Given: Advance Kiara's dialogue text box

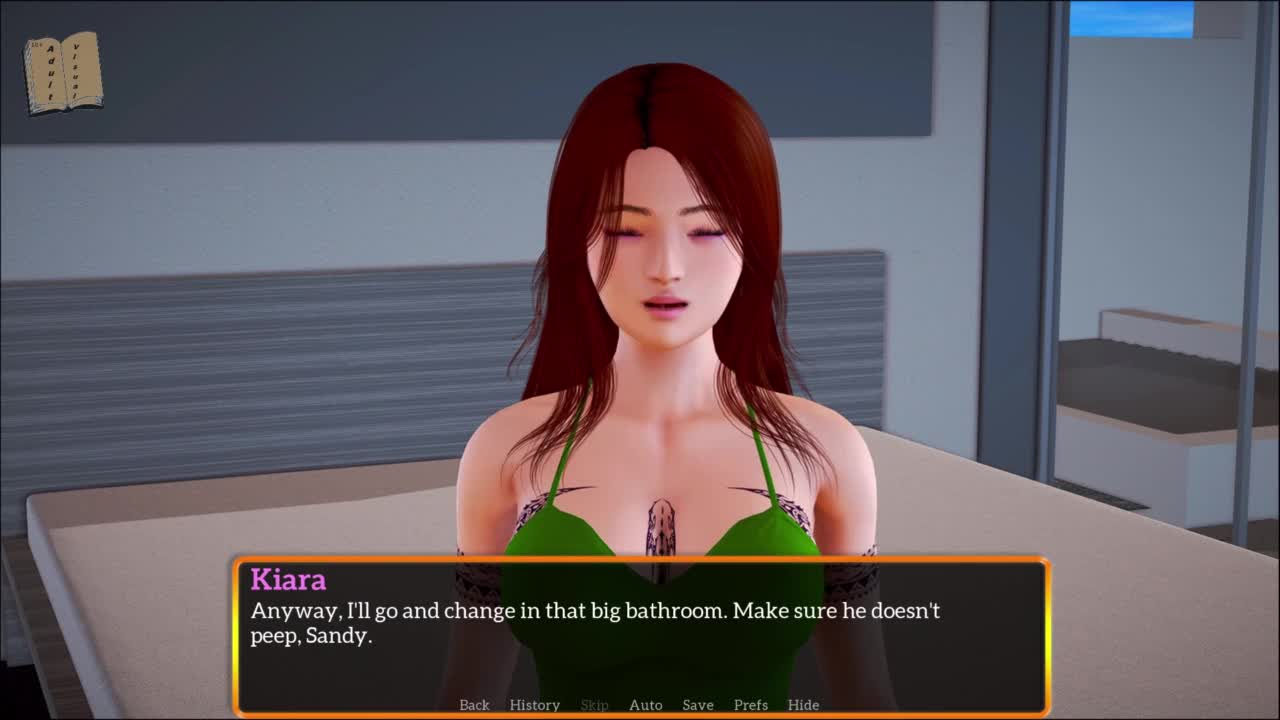Looking at the screenshot, I should coord(640,640).
